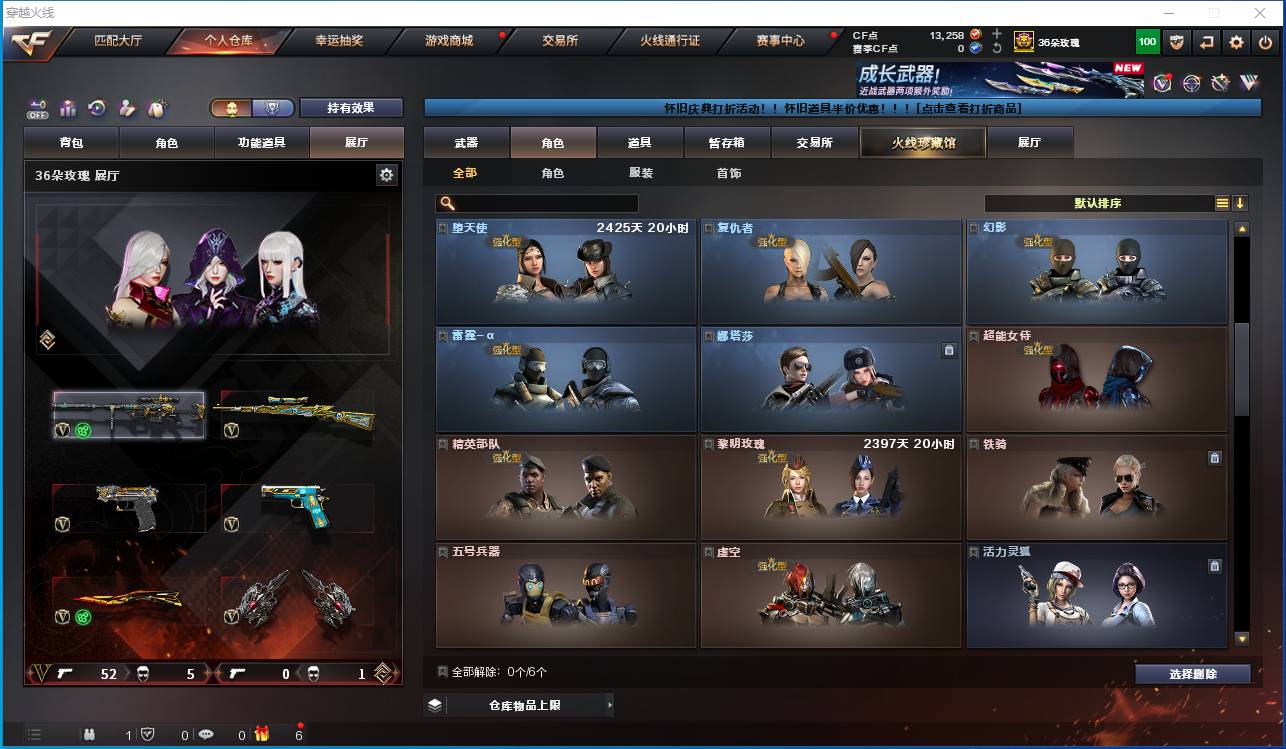Click the gear icon on the 36朵玫瑰 展厅 header
Screen dimensions: 1286x749
[387, 174]
